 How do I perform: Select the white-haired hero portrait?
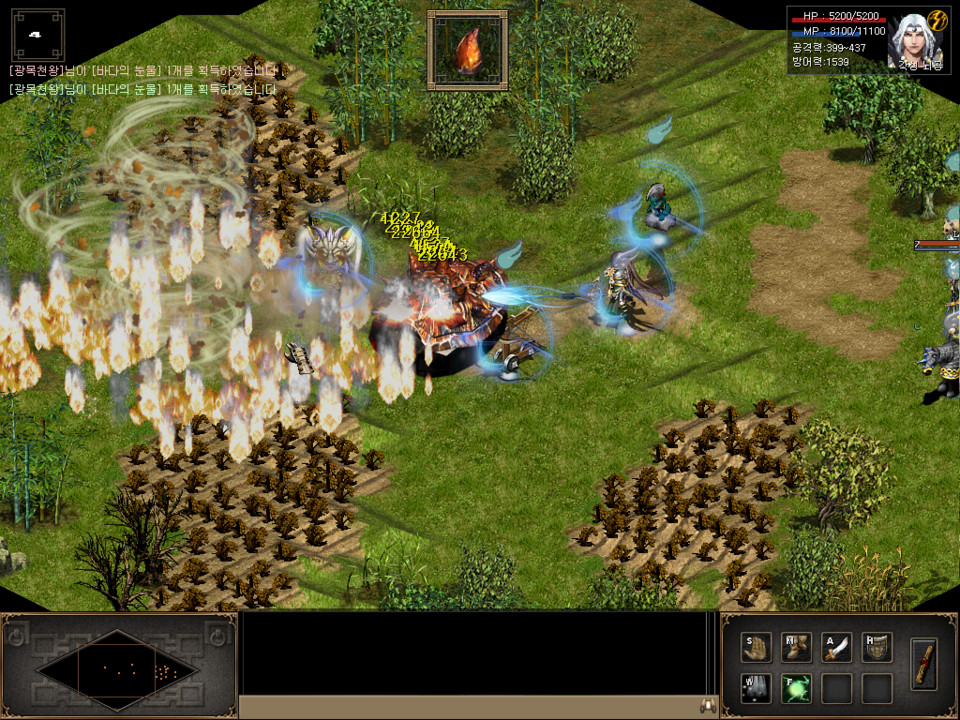[x=909, y=41]
